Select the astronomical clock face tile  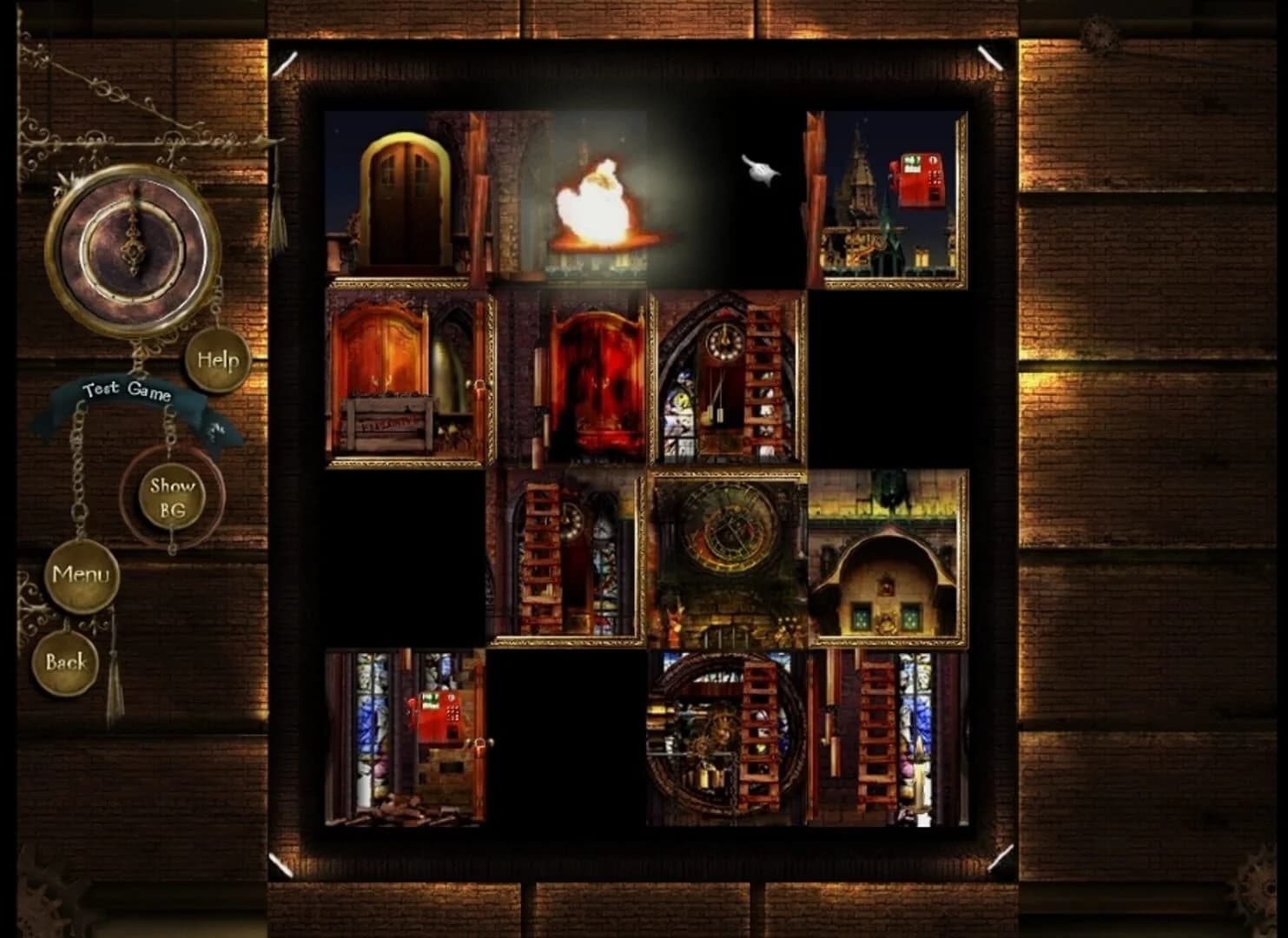728,556
